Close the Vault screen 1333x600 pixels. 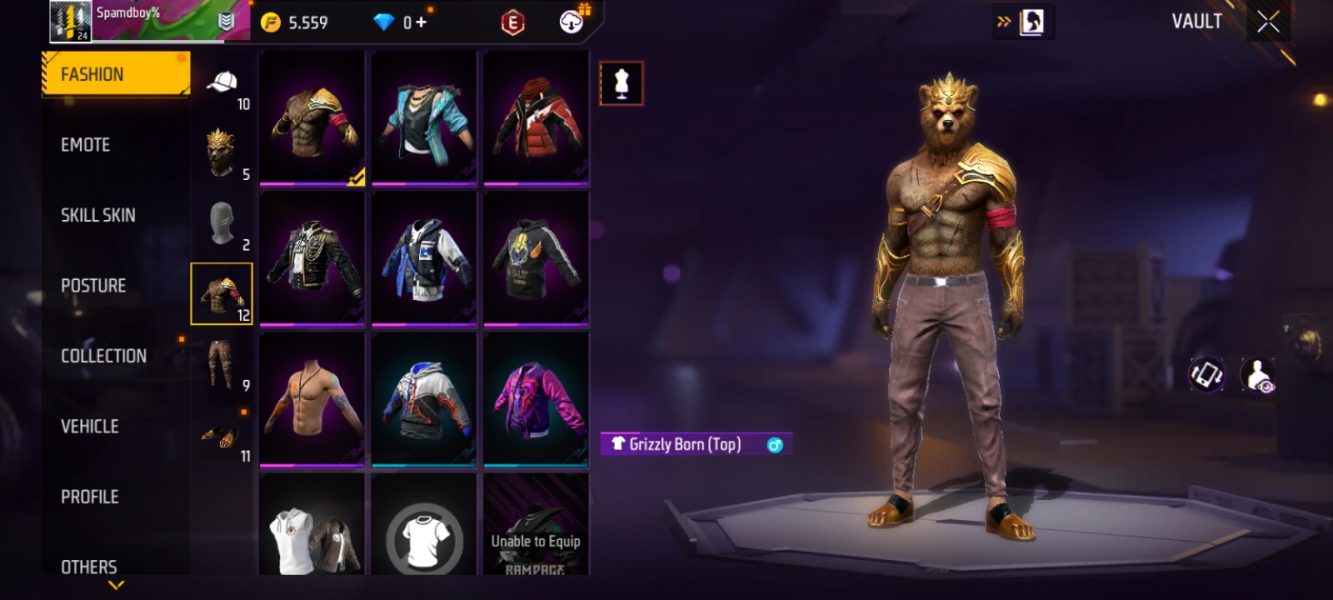coord(1268,22)
